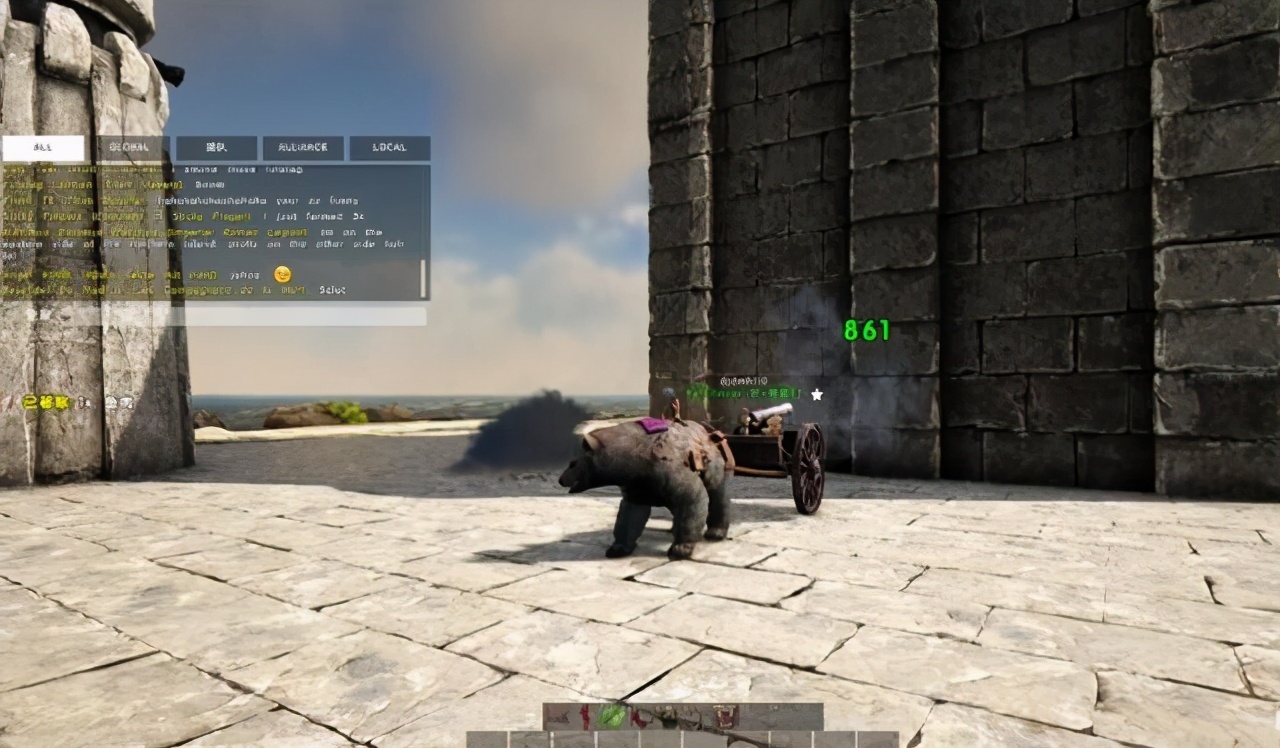The image size is (1280, 748).
Task: Select the green leaf hotbar icon
Action: (x=611, y=716)
